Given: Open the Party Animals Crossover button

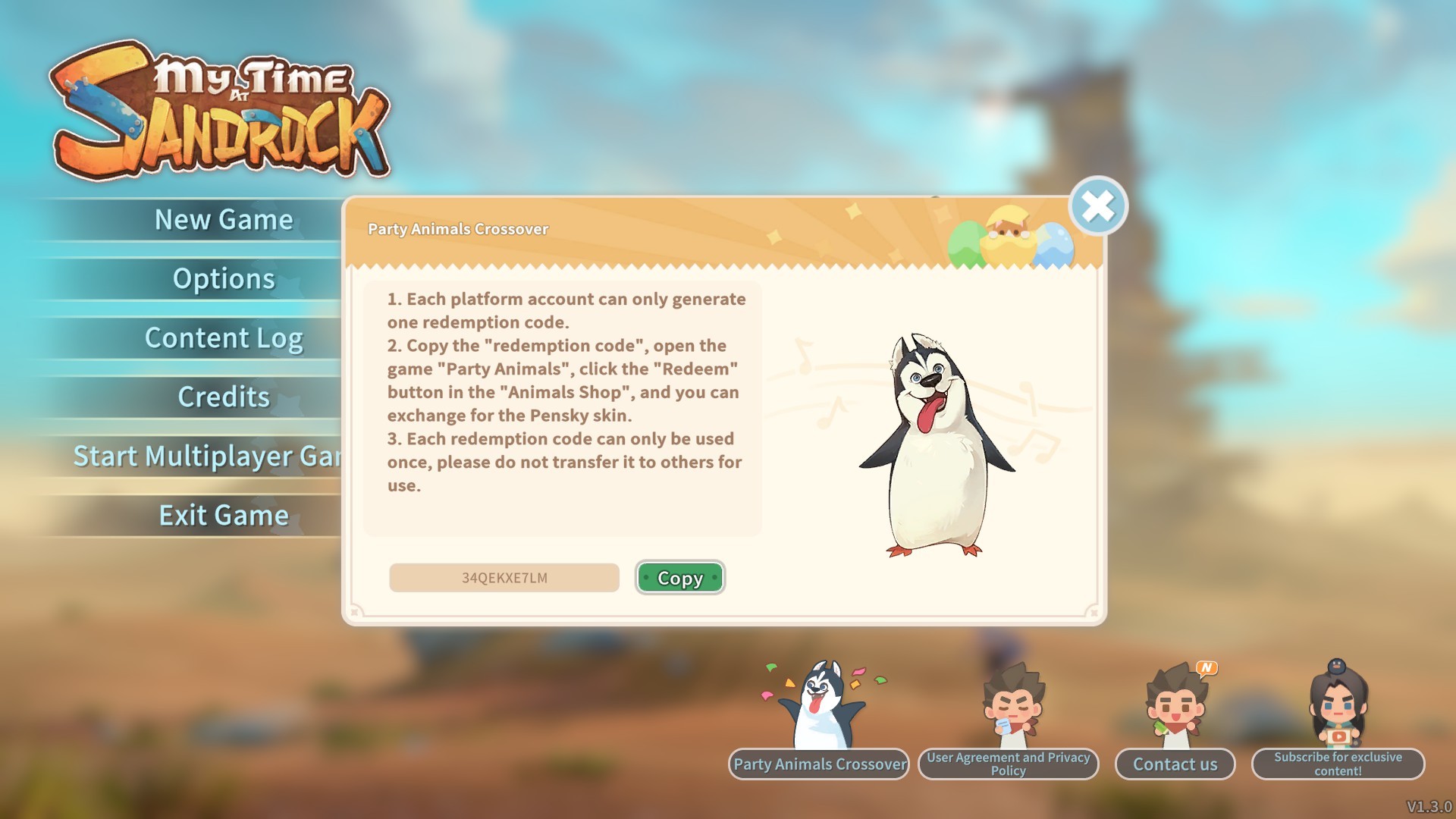Looking at the screenshot, I should tap(819, 764).
